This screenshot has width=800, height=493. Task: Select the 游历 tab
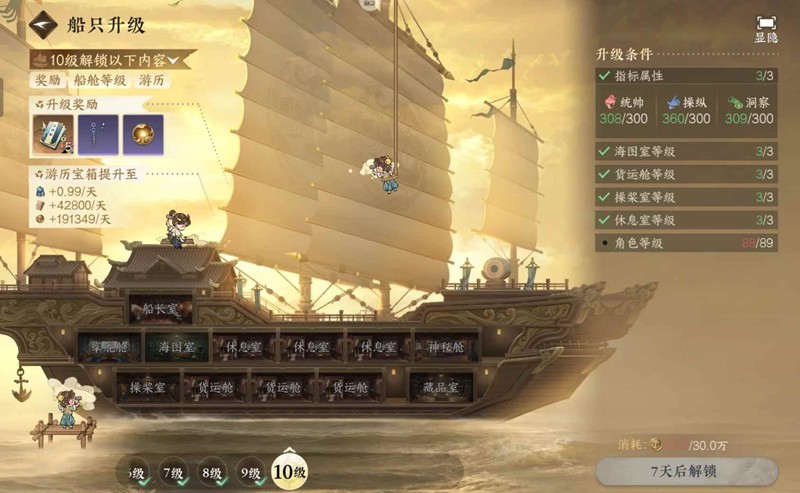click(x=152, y=80)
